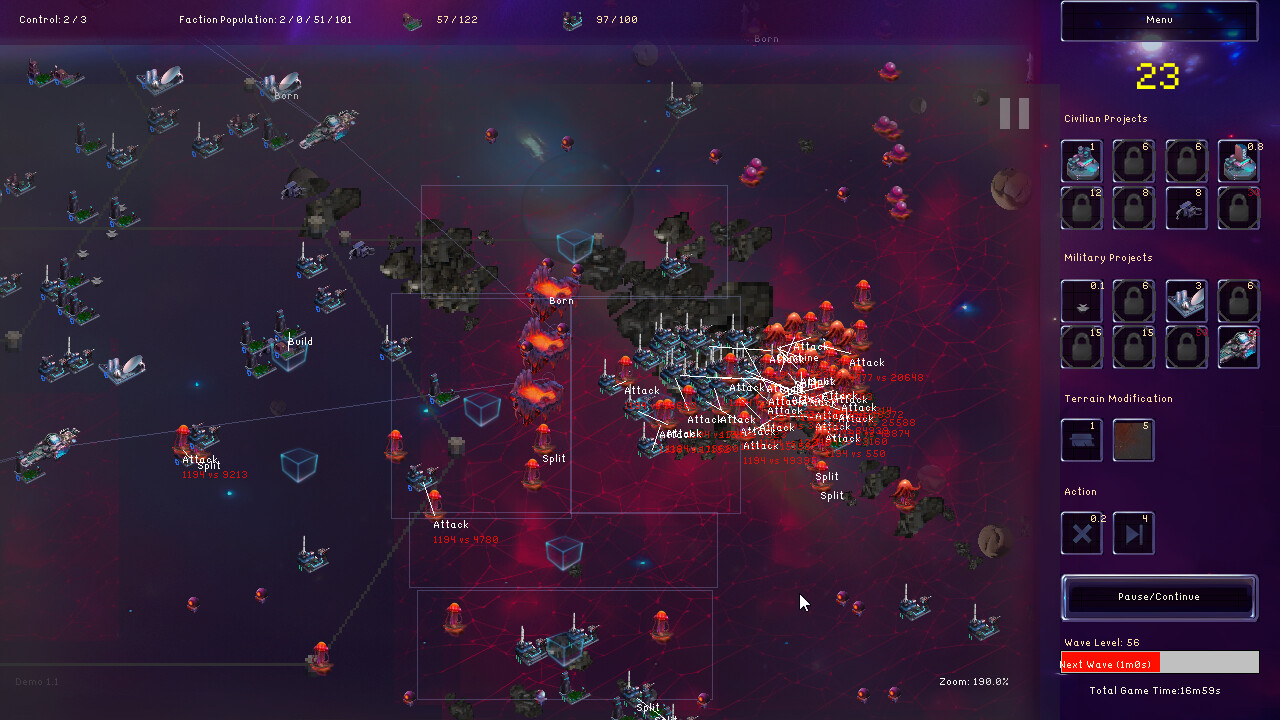
Task: Click the Next Wave progress bar
Action: [x=1158, y=661]
